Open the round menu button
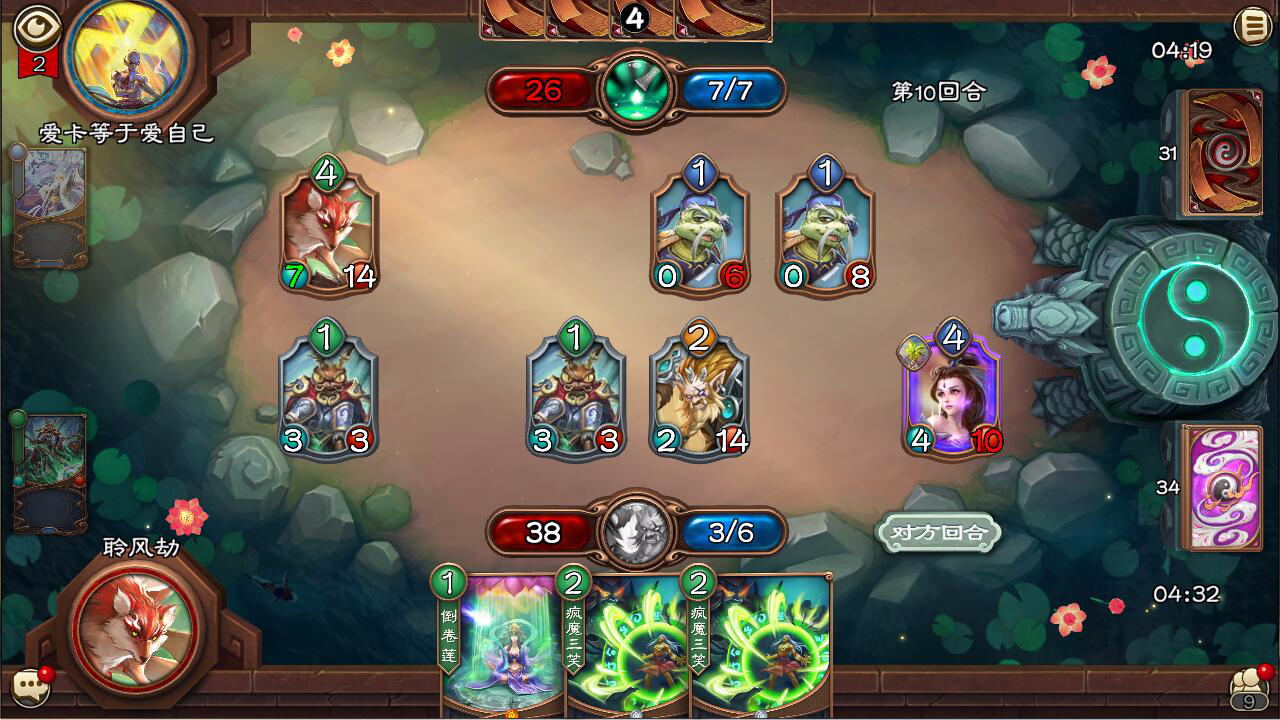 pos(1252,26)
